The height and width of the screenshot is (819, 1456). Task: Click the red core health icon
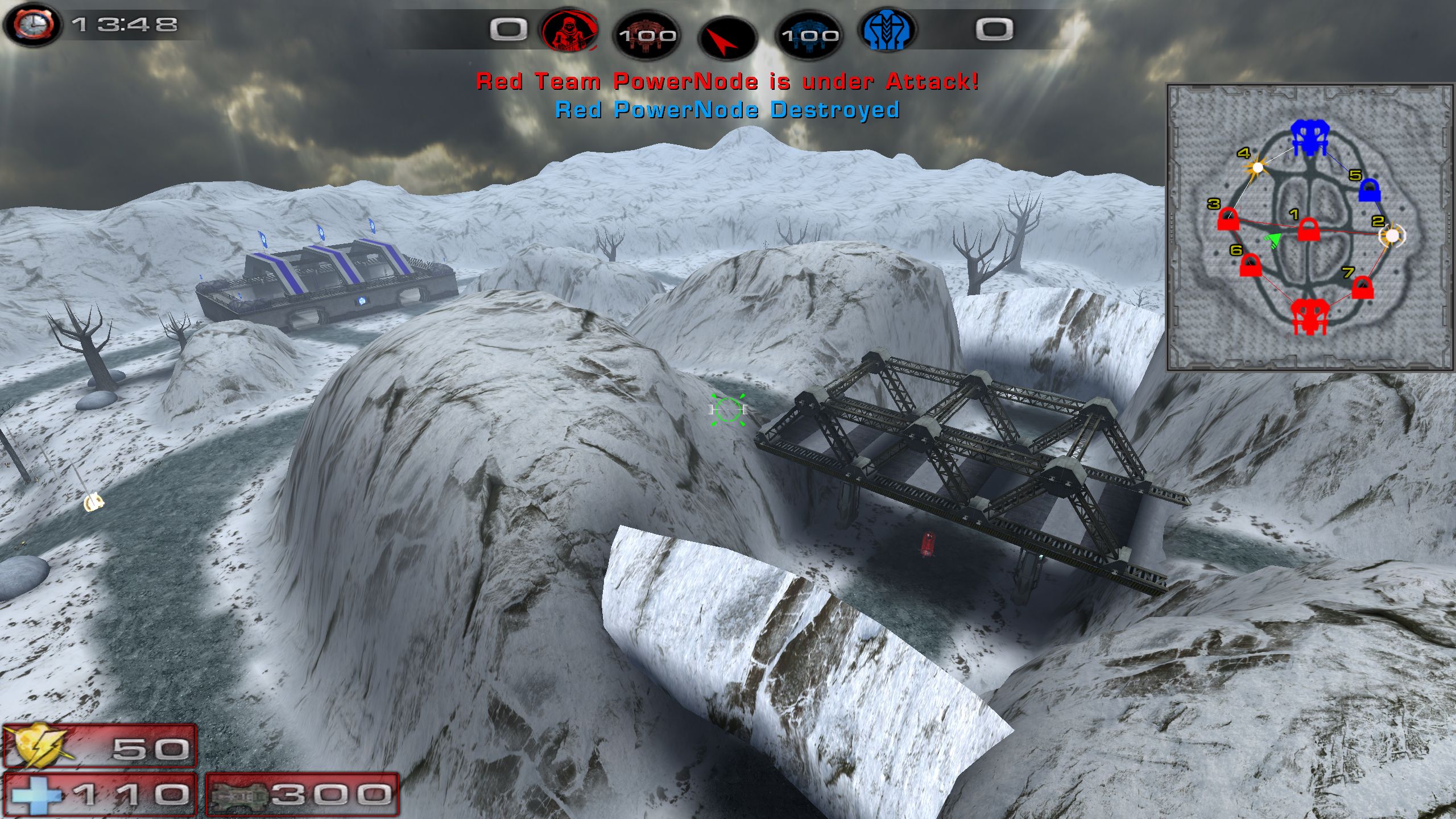tap(647, 35)
